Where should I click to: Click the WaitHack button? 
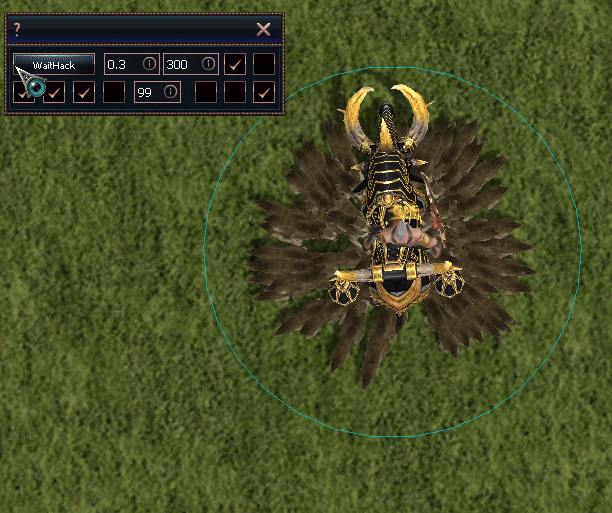(x=54, y=64)
